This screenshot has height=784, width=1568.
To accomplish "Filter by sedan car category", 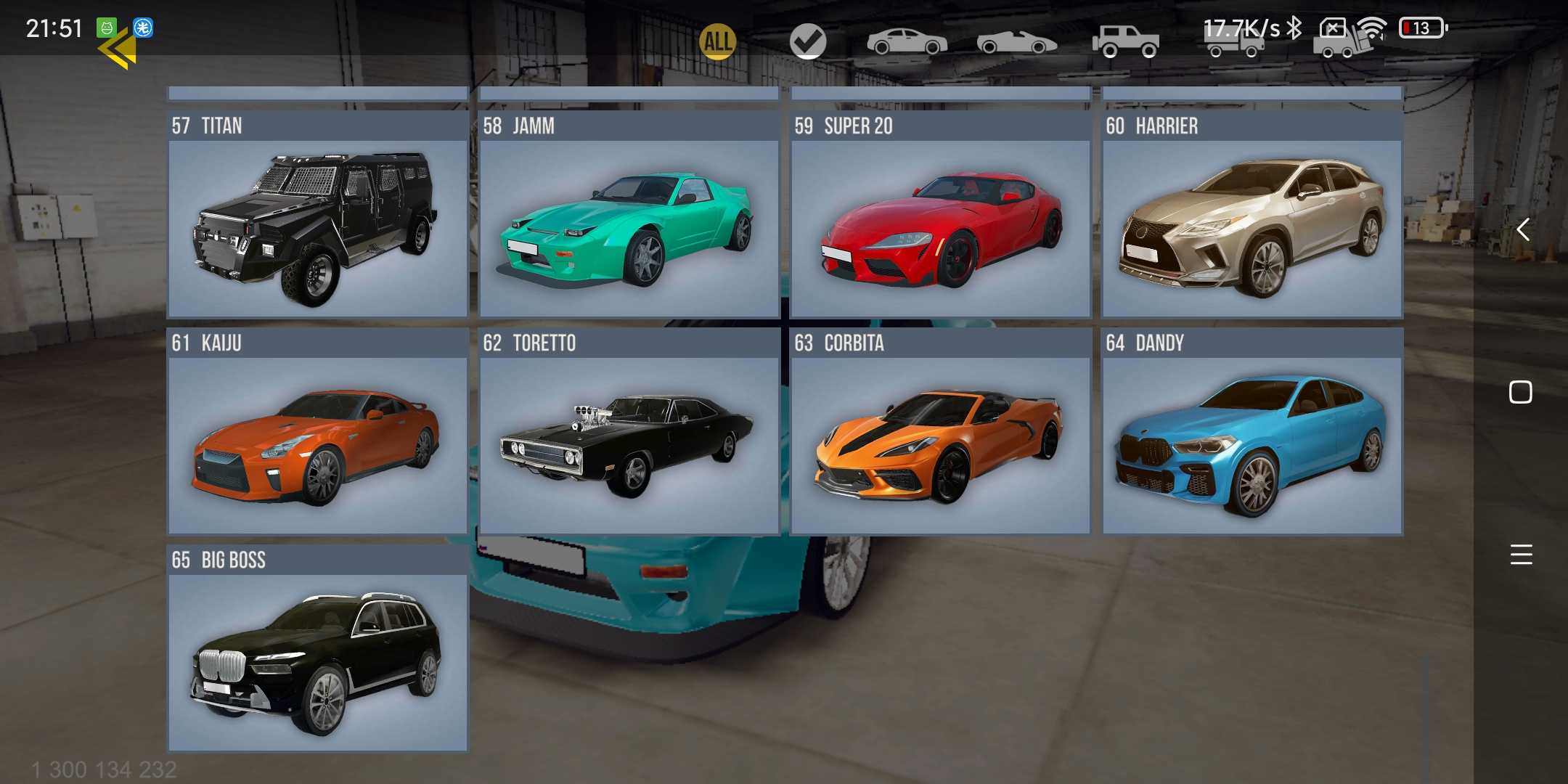I will 907,41.
